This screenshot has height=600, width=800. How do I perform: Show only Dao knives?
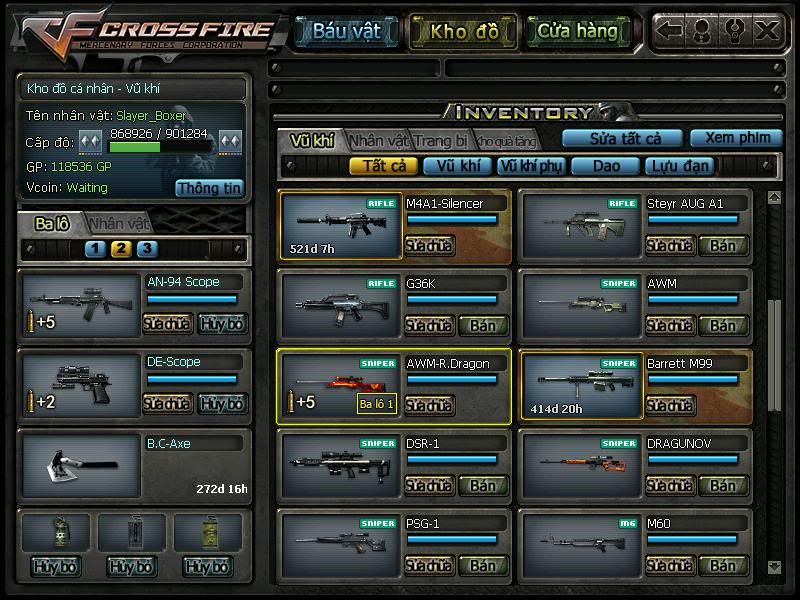606,166
